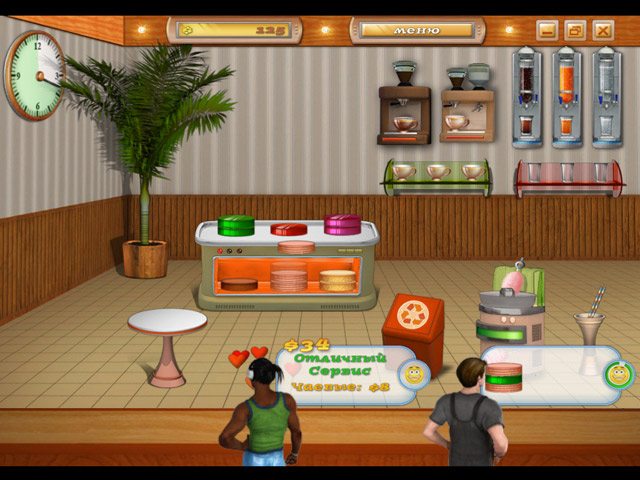
Task: Open the меню button
Action: (x=416, y=30)
